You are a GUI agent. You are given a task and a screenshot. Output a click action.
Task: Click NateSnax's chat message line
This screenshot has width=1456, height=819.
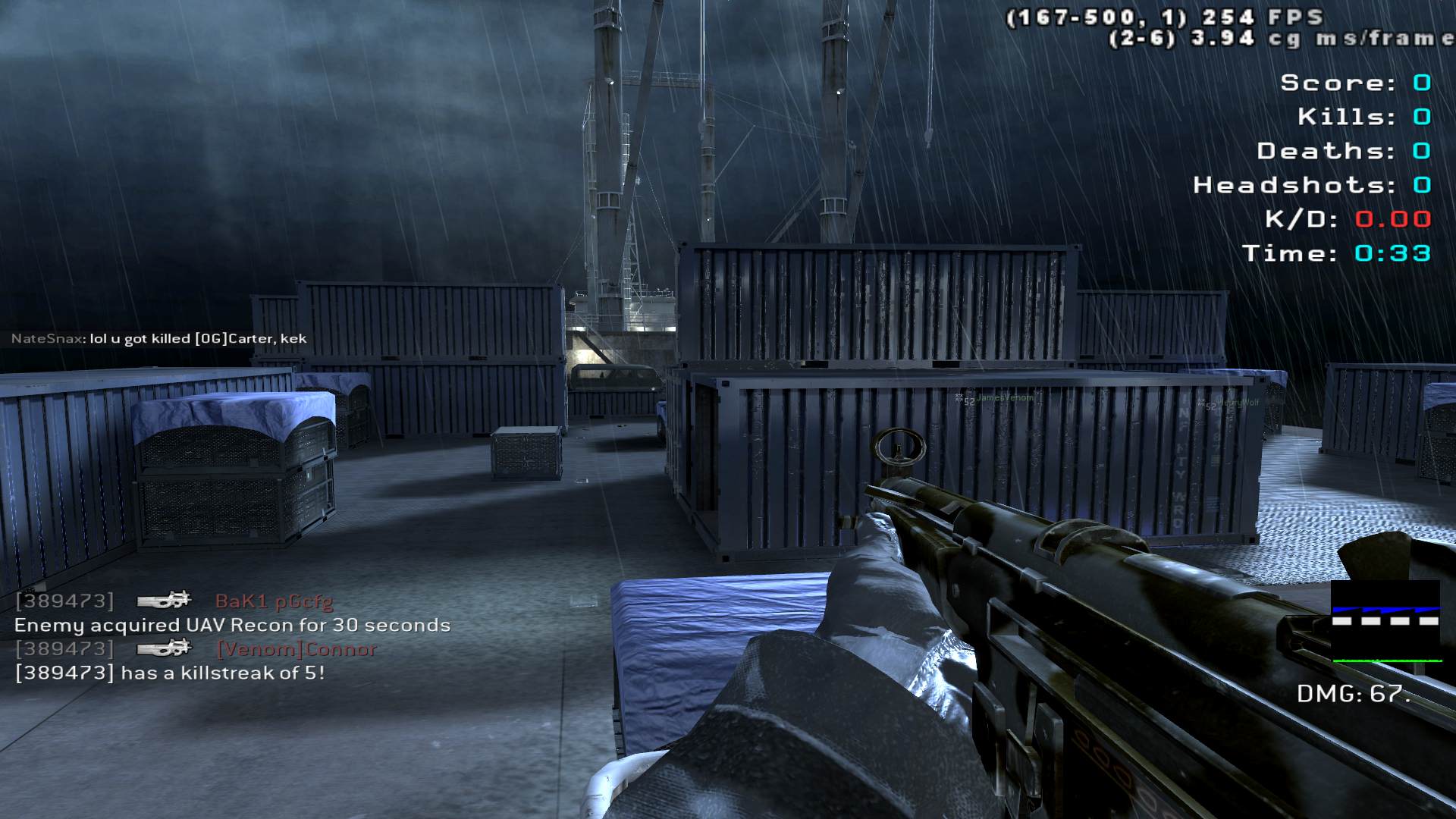(159, 339)
